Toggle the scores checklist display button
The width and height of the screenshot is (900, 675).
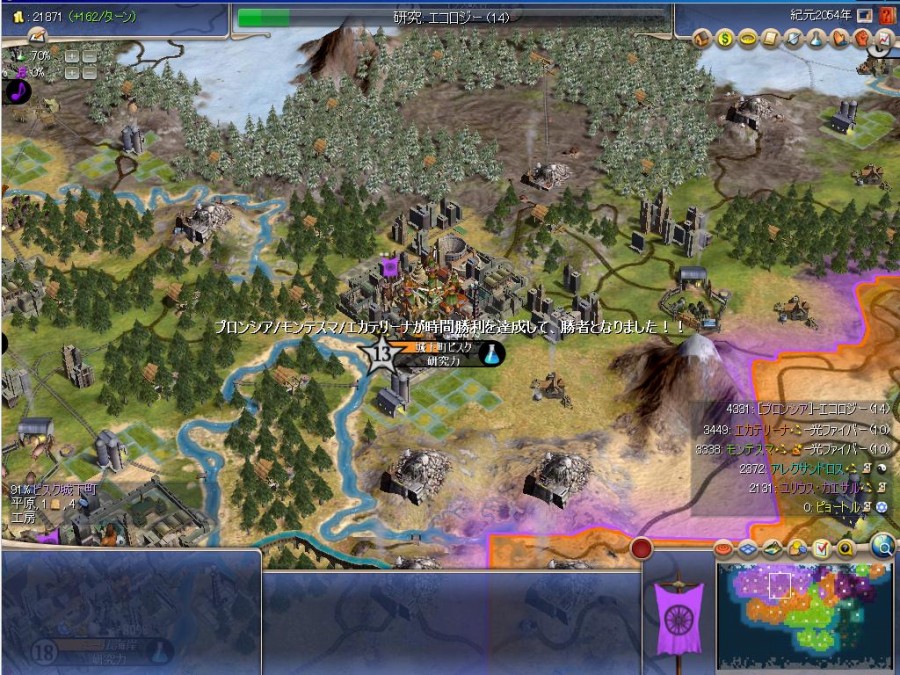tap(822, 548)
